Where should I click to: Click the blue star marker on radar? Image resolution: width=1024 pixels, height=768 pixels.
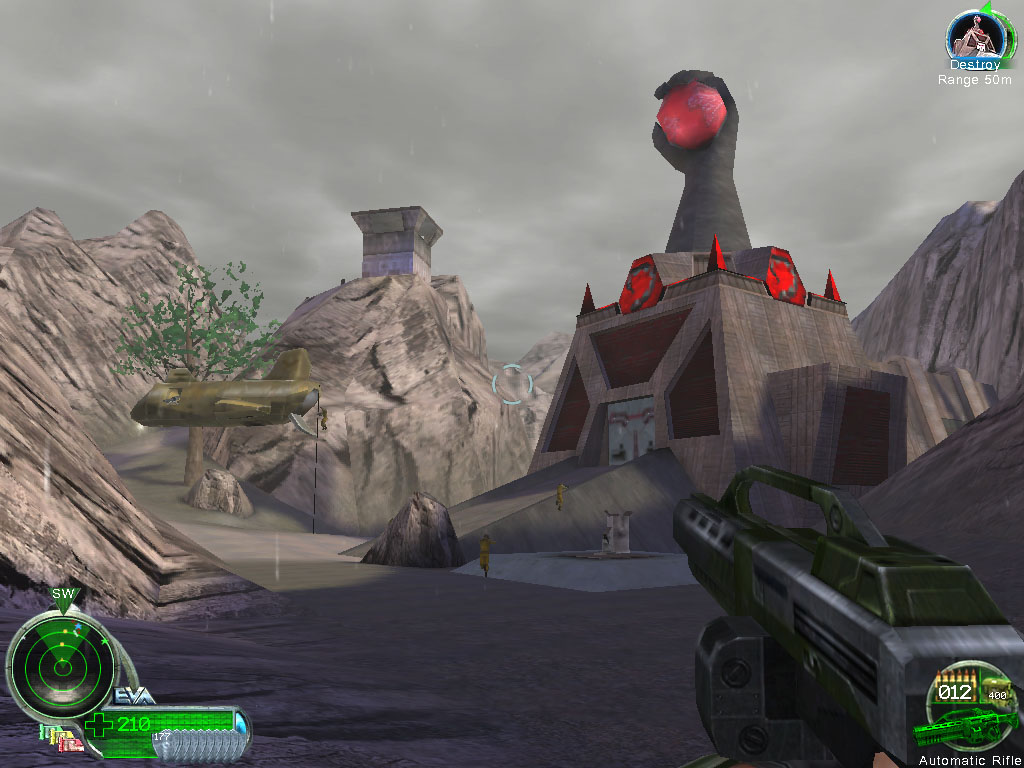[x=78, y=626]
